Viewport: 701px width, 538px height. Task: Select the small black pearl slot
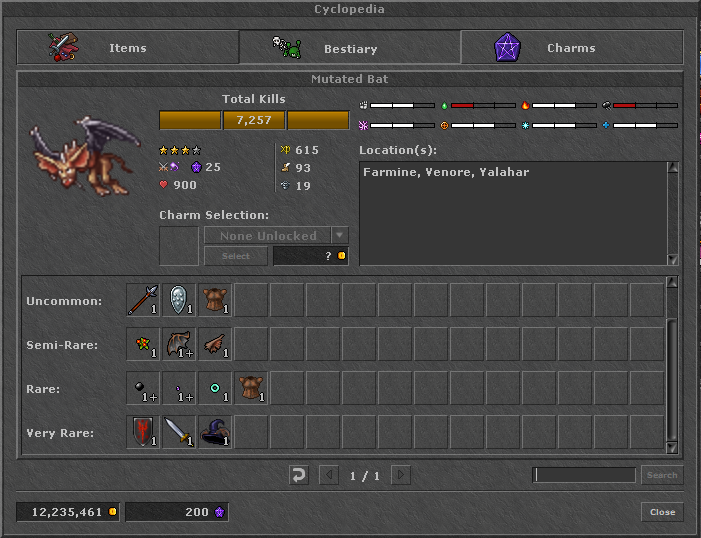pyautogui.click(x=143, y=388)
